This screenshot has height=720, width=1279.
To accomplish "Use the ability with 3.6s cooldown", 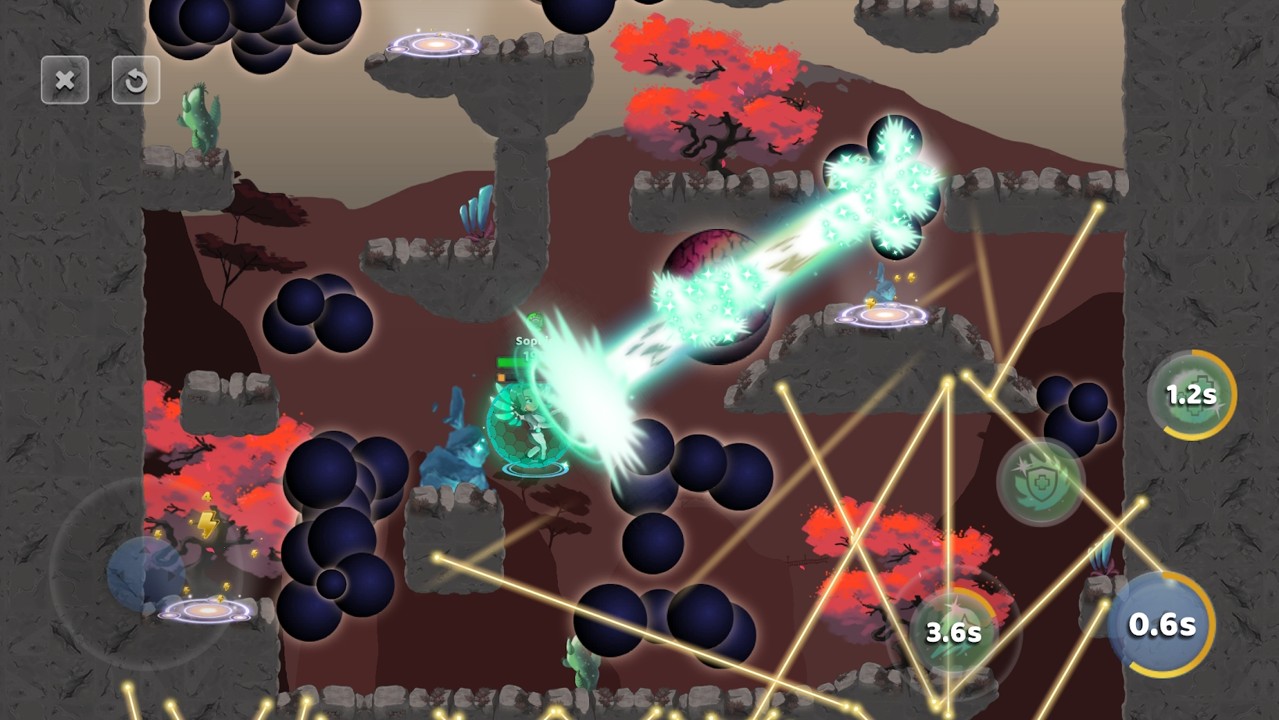I will click(952, 632).
